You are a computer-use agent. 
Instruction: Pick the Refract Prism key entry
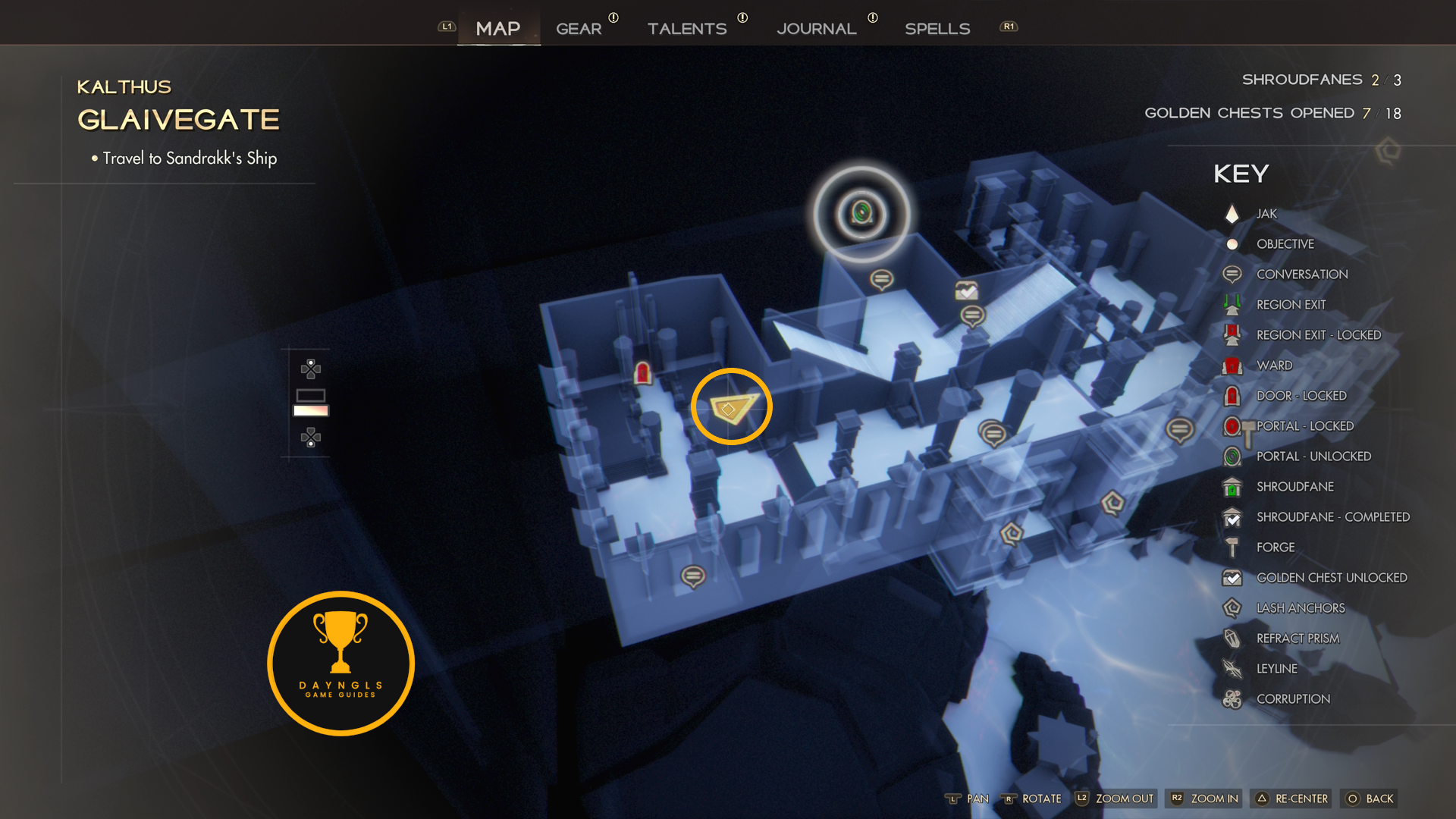[1298, 639]
